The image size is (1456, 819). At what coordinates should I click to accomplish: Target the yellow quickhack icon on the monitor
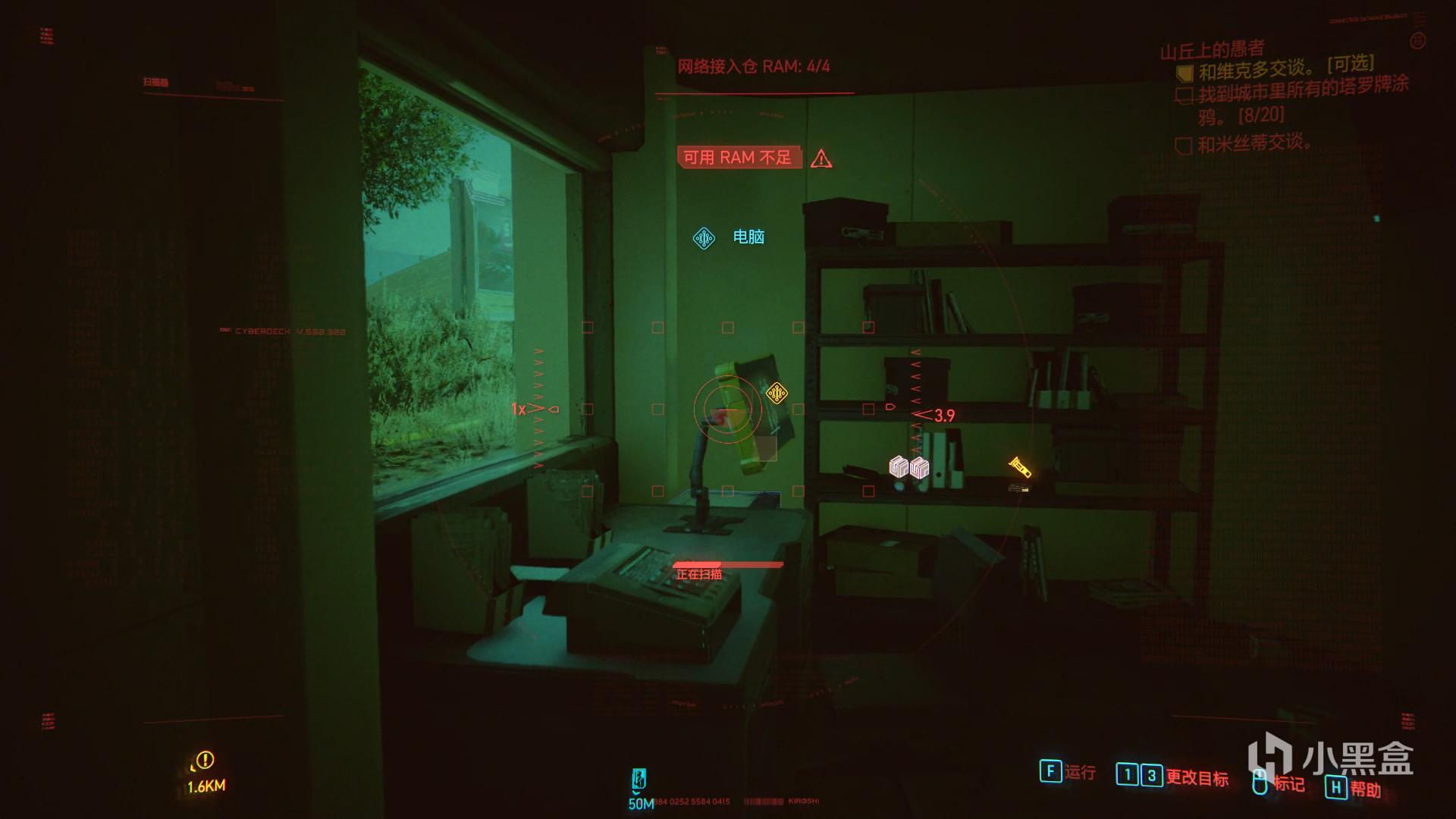[776, 393]
